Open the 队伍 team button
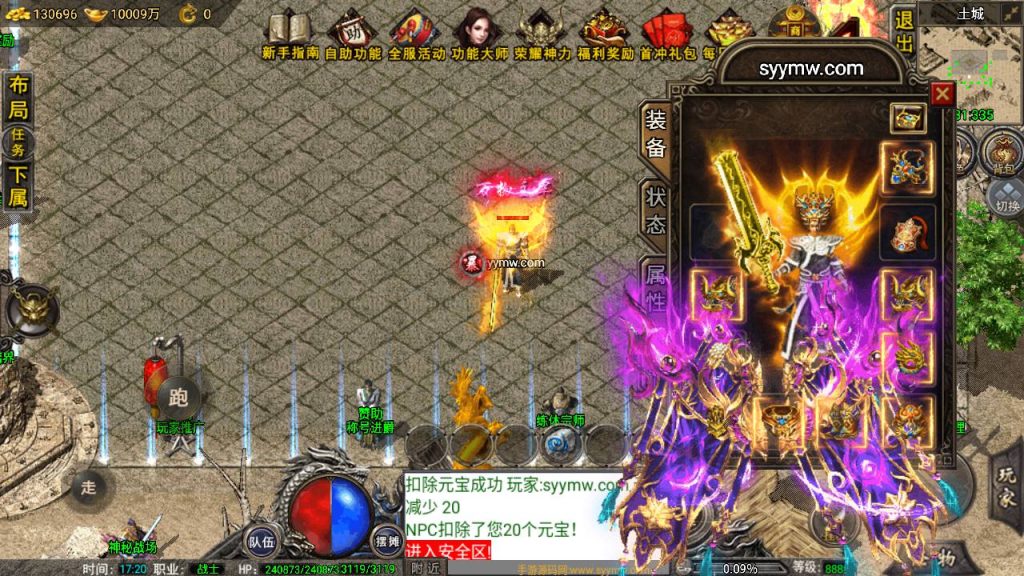The image size is (1024, 576). 262,540
